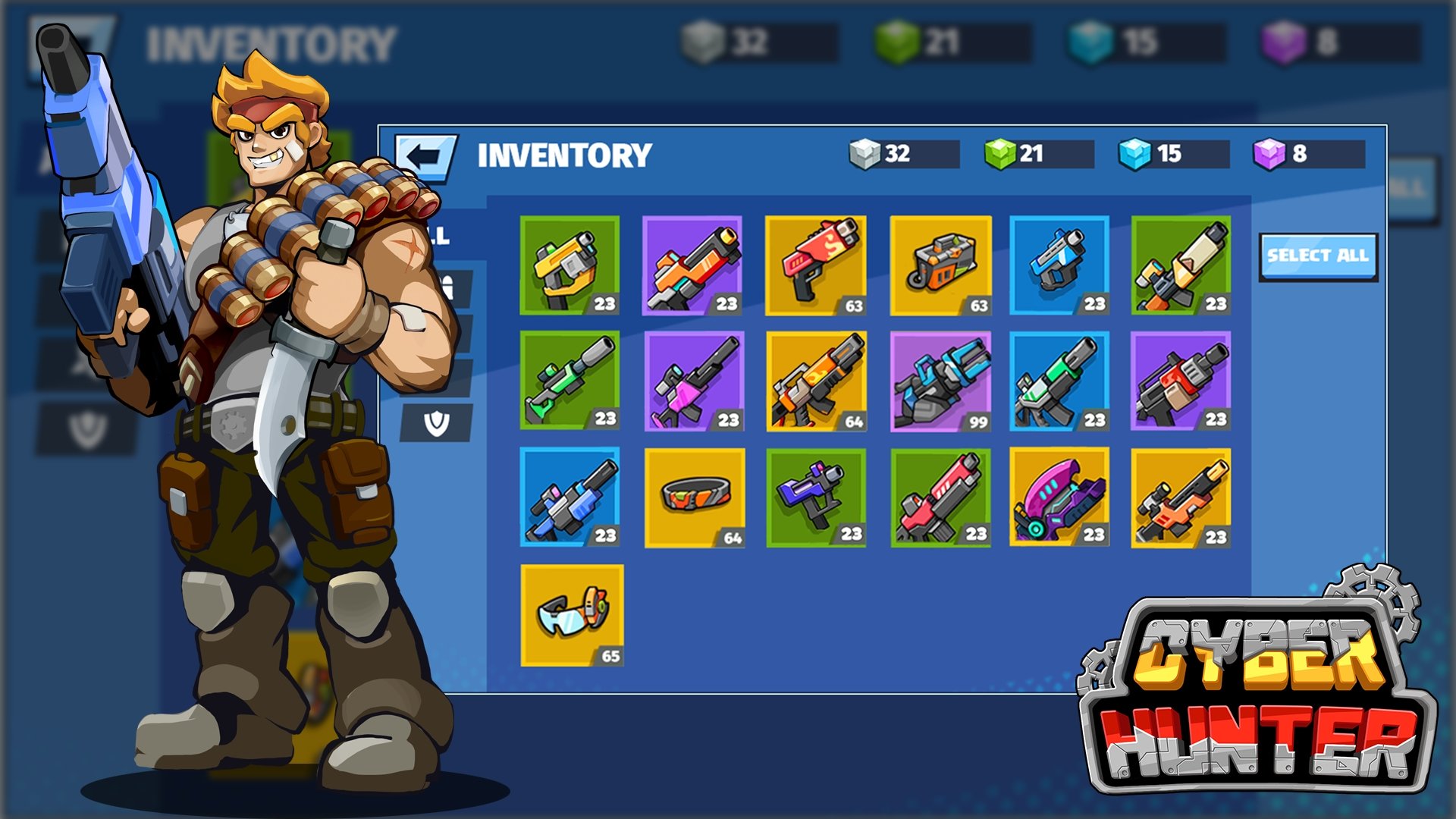
Task: Choose the red pistol item slot
Action: click(x=815, y=265)
